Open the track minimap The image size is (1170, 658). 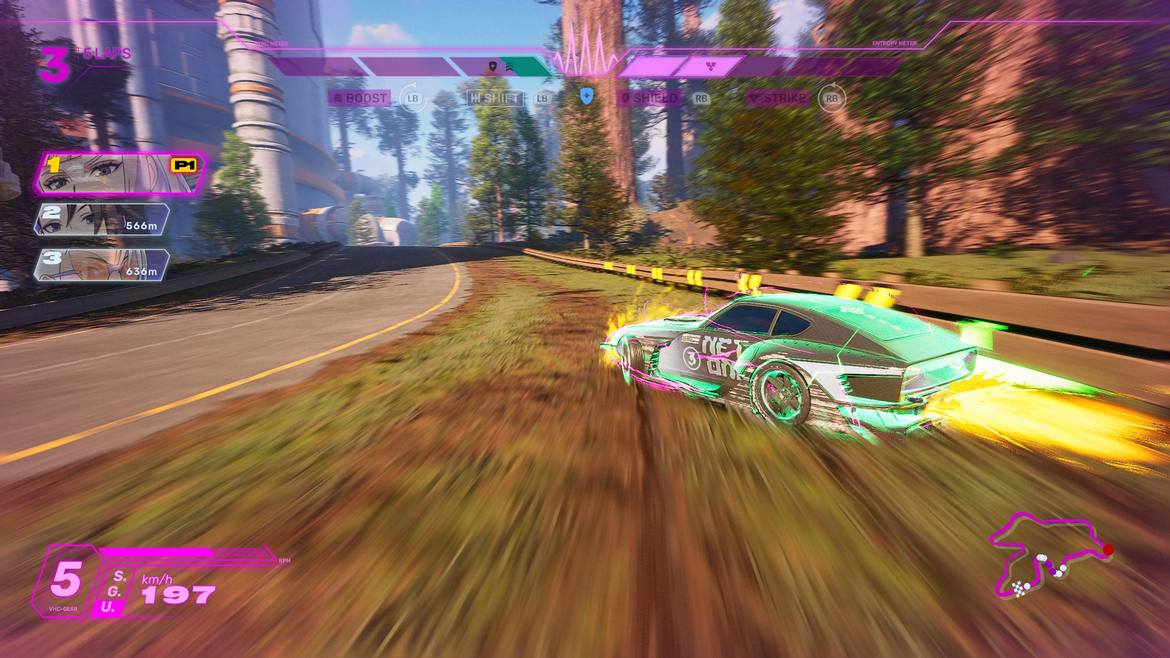1050,556
